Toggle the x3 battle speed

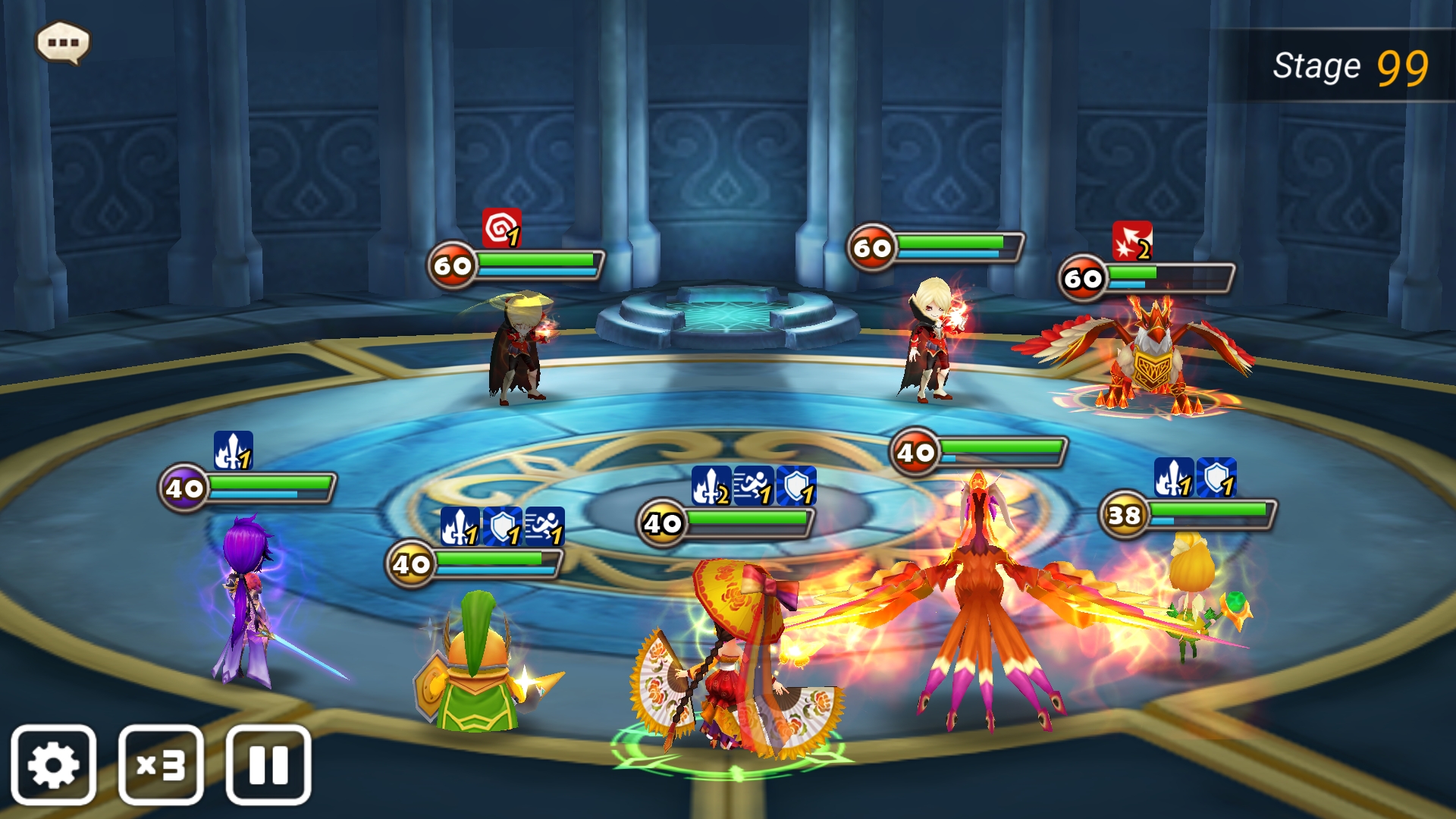coord(161,764)
